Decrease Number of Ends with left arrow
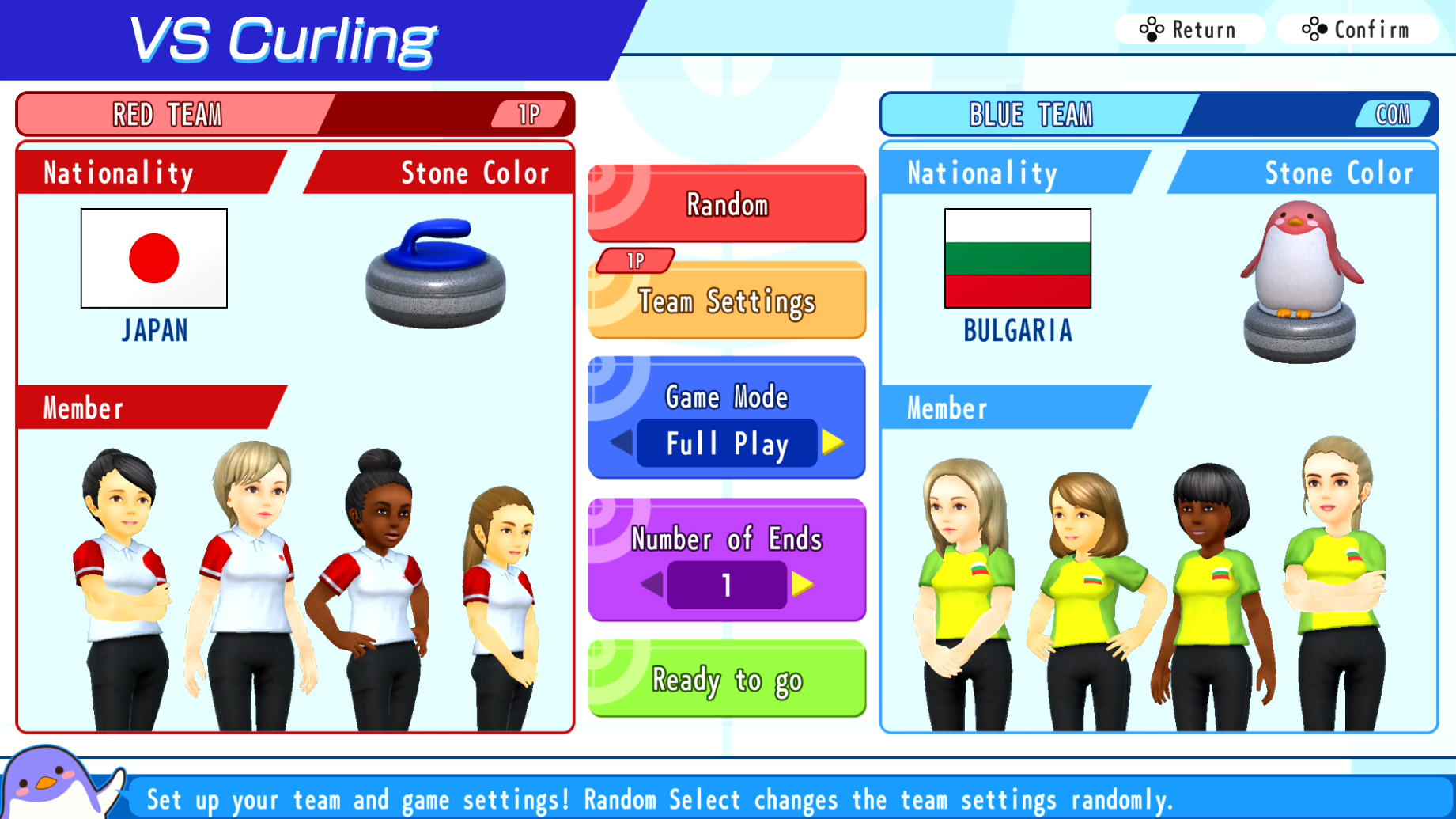1456x819 pixels. (651, 586)
